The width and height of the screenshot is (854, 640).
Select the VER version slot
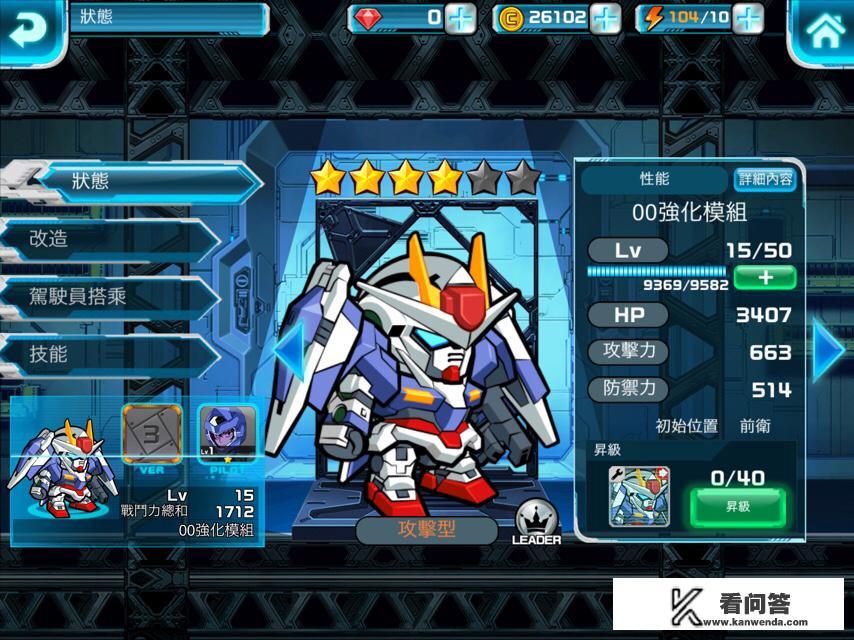151,432
